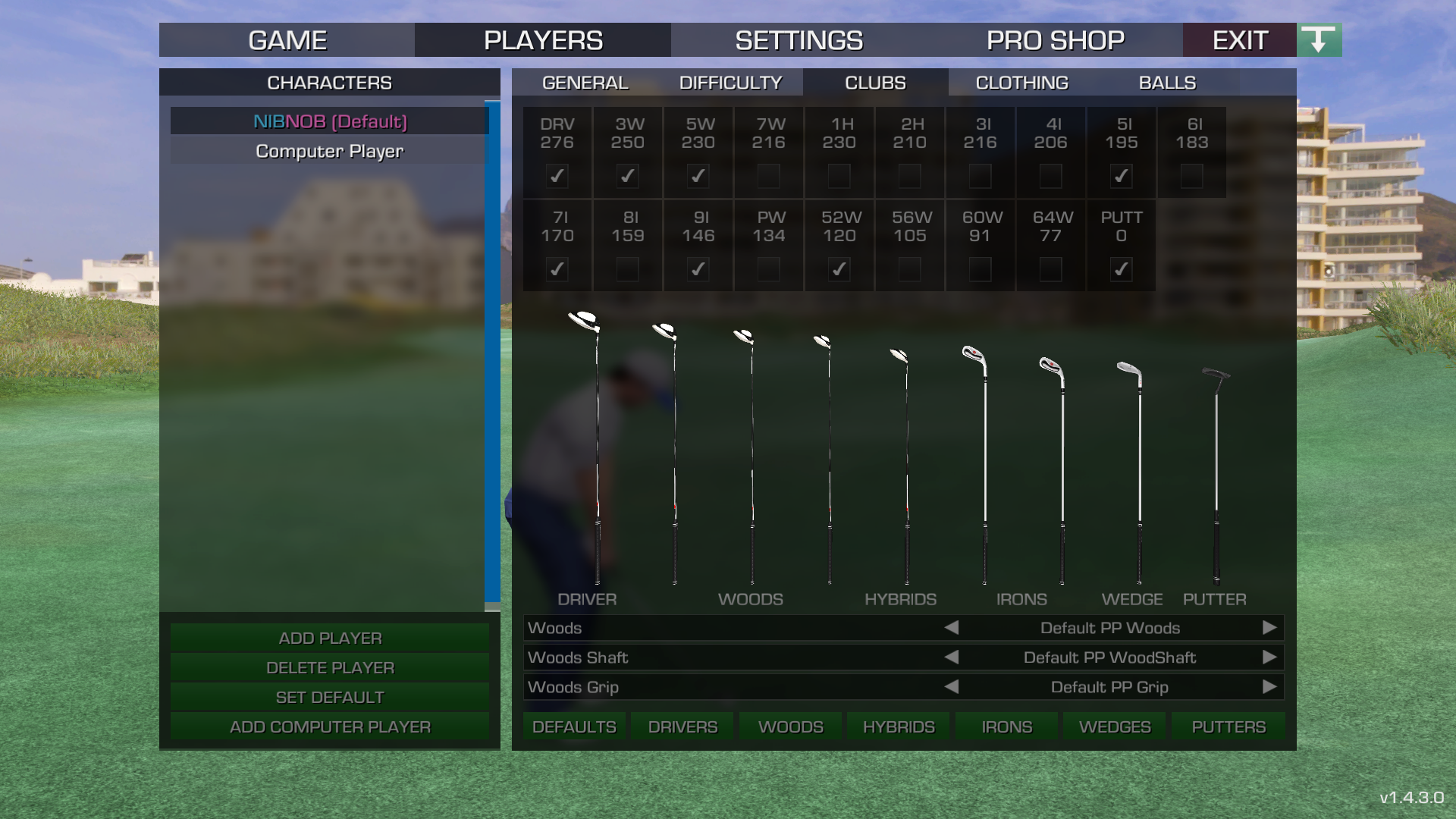The image size is (1456, 819).
Task: Open the Pro Shop menu
Action: tap(1055, 40)
